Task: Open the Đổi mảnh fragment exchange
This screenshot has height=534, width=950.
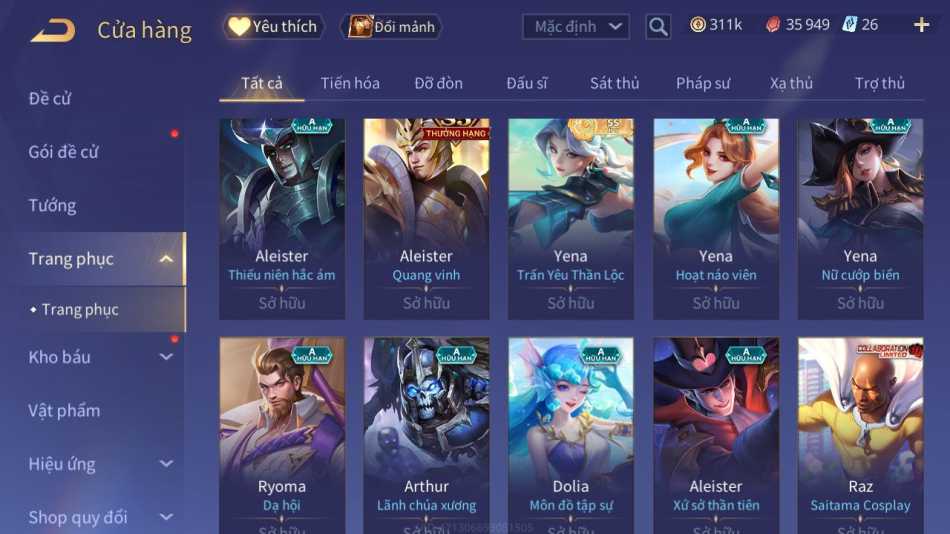Action: [393, 27]
